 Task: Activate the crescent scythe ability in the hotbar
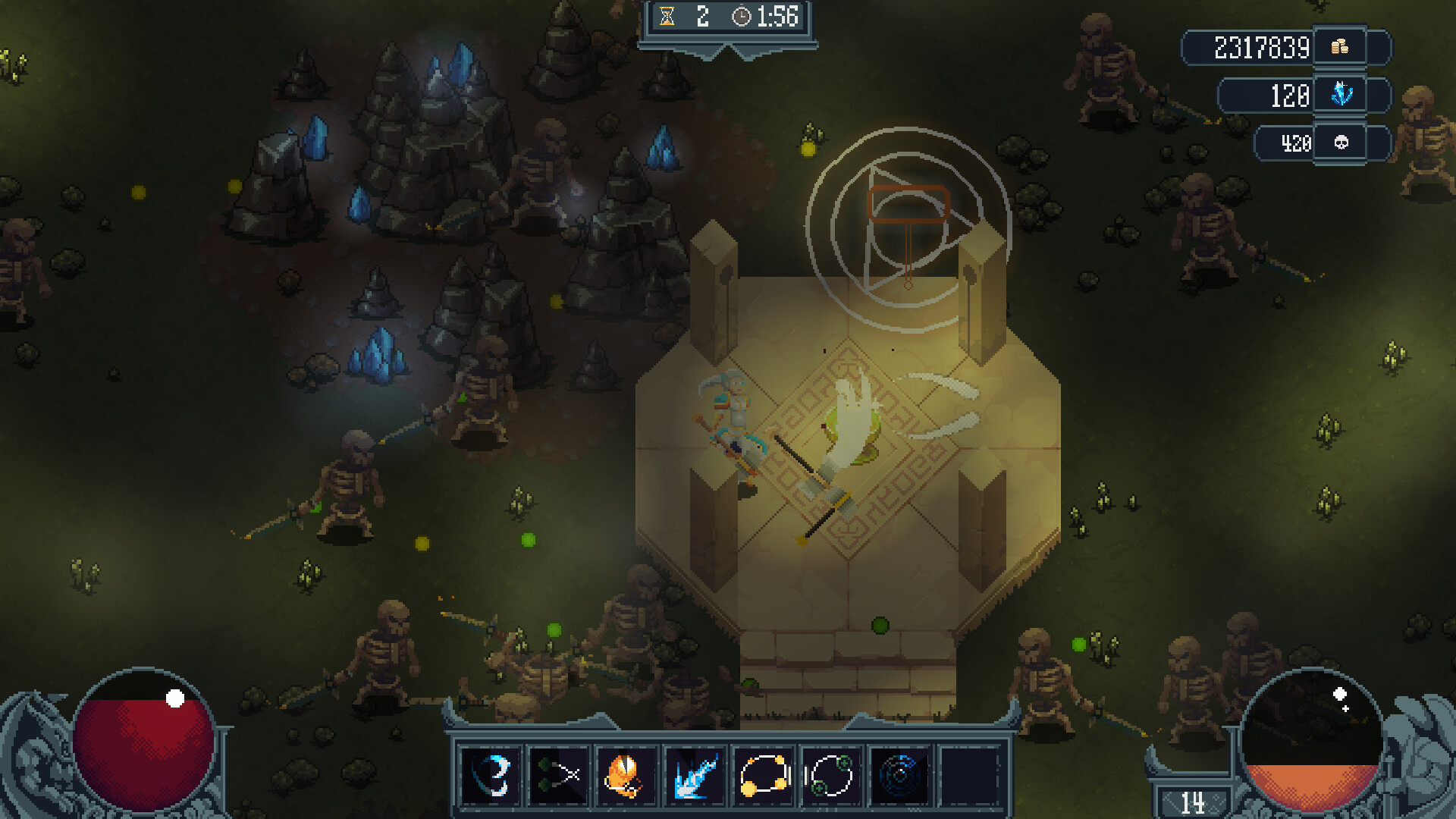(x=489, y=773)
